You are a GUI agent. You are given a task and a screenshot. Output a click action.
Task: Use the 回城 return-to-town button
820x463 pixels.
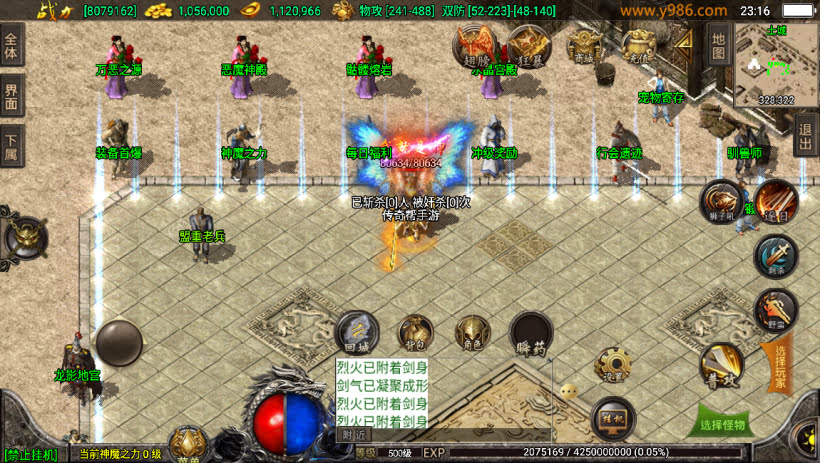click(x=357, y=332)
